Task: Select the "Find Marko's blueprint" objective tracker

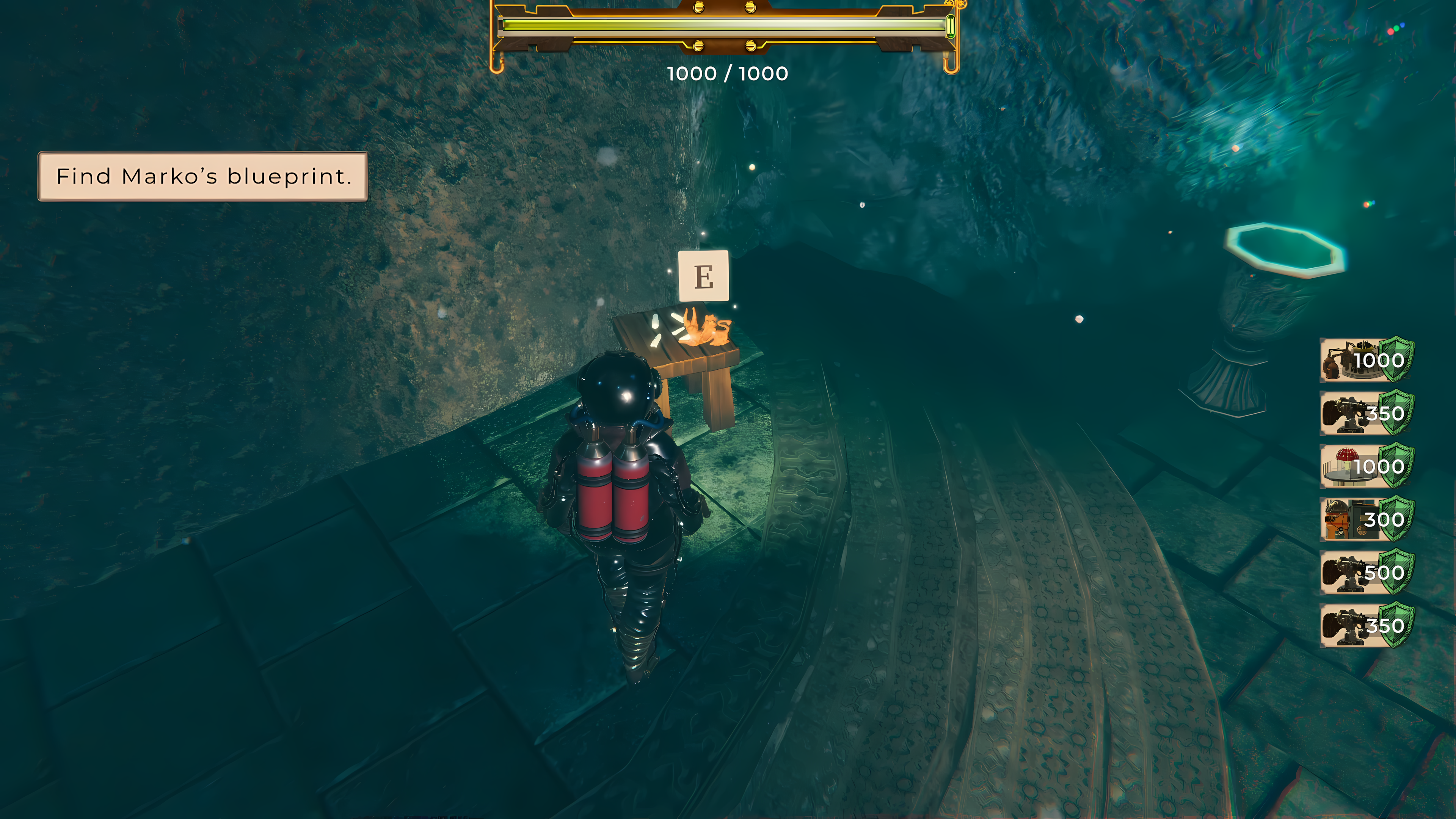Action: point(202,176)
